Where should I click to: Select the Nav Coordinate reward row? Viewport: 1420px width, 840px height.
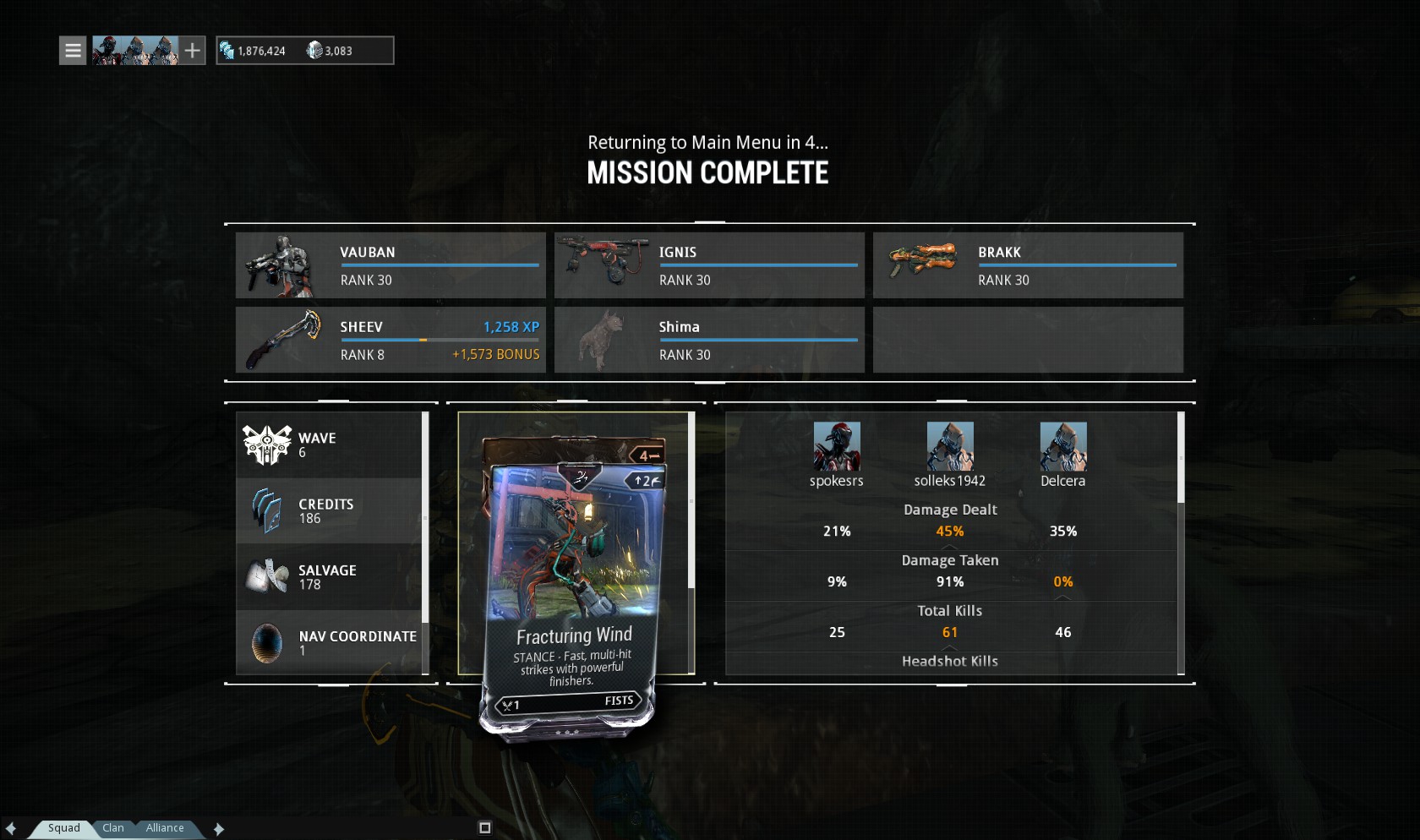pos(330,642)
